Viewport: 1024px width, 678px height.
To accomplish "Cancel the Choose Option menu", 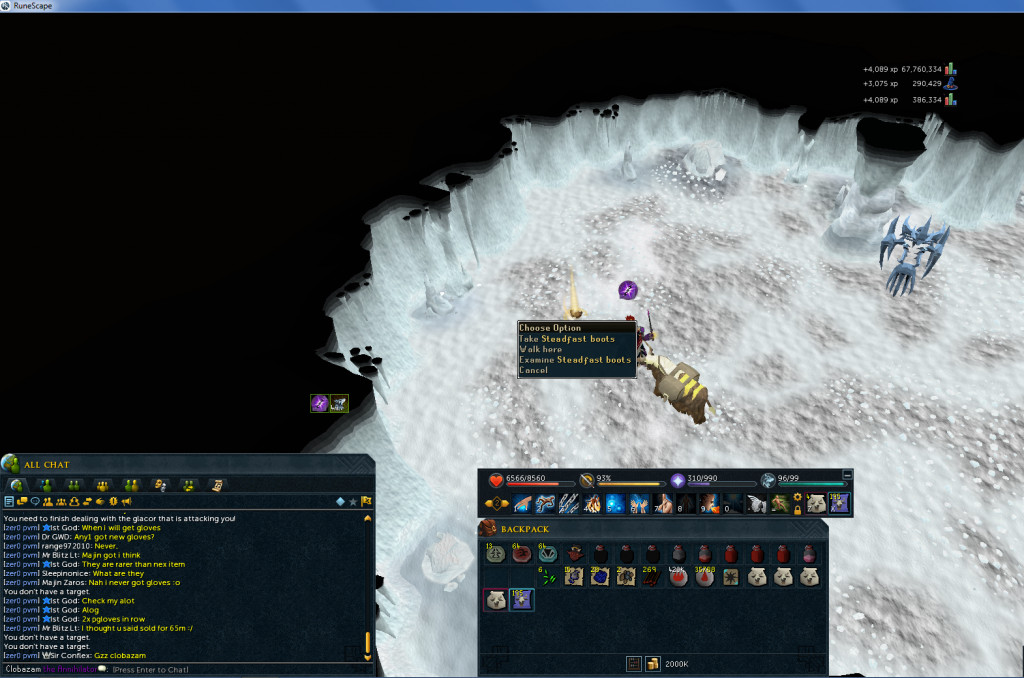I will point(534,370).
